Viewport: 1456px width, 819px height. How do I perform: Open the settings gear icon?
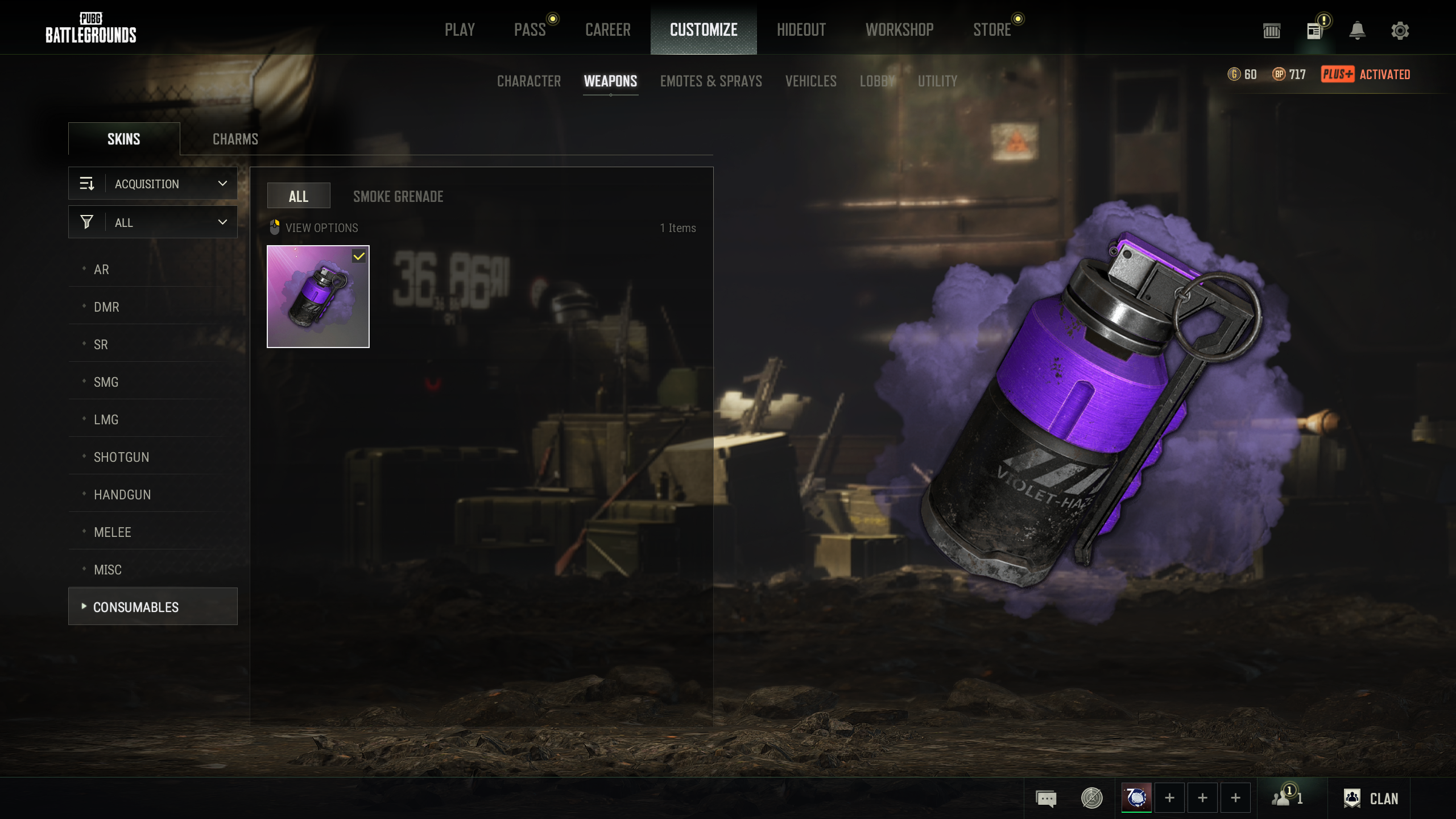1400,31
